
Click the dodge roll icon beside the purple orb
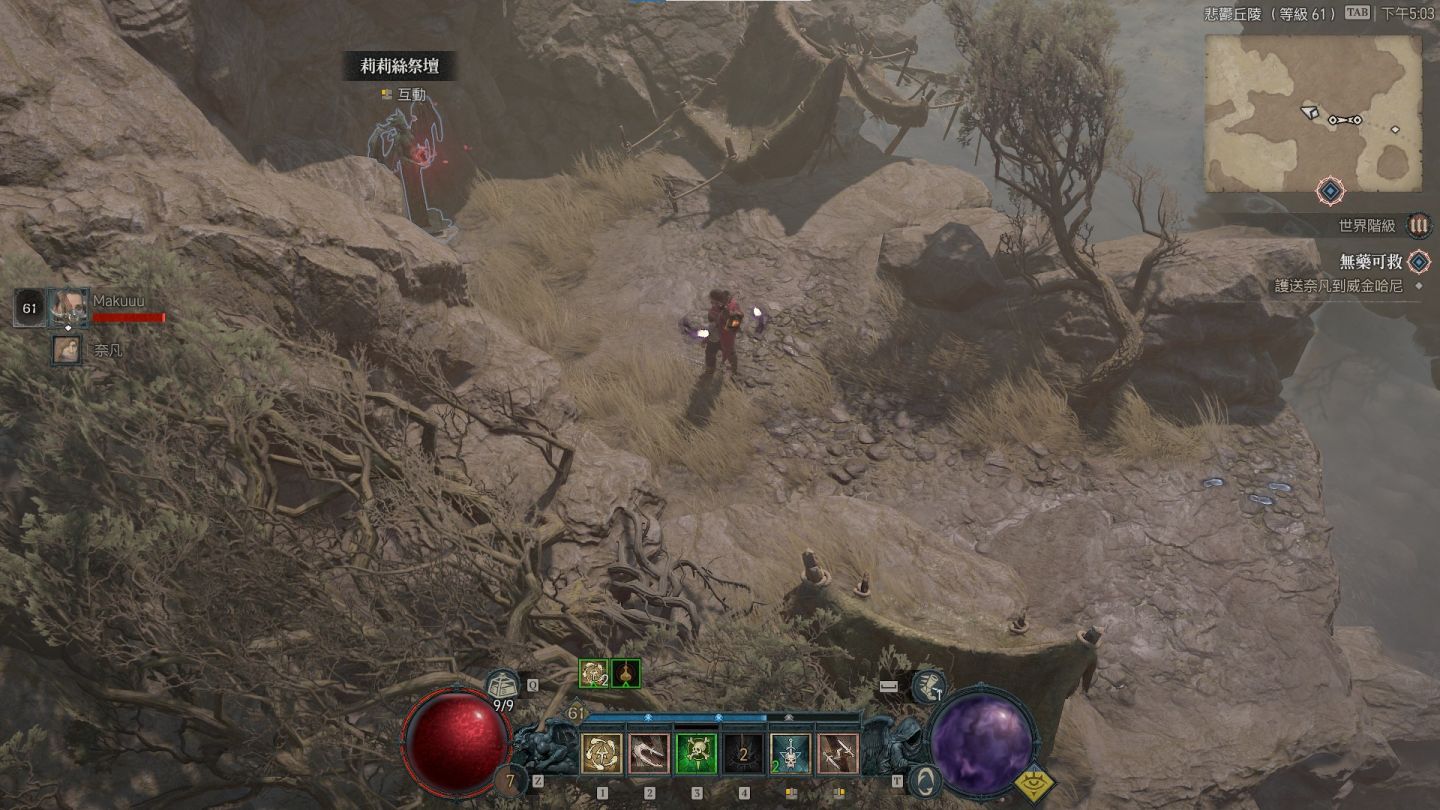[x=929, y=686]
